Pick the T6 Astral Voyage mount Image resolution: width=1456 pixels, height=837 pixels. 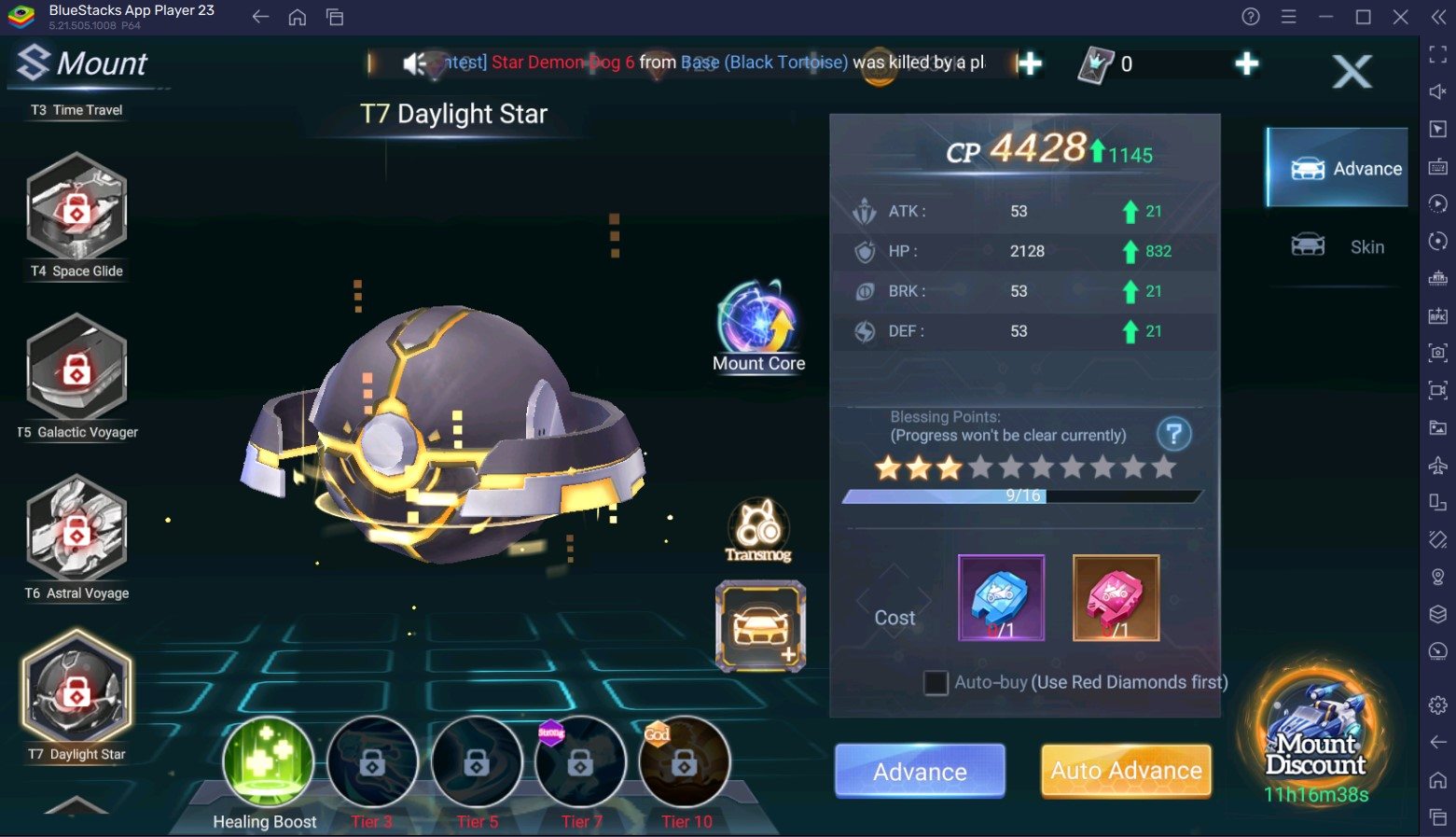pyautogui.click(x=76, y=532)
